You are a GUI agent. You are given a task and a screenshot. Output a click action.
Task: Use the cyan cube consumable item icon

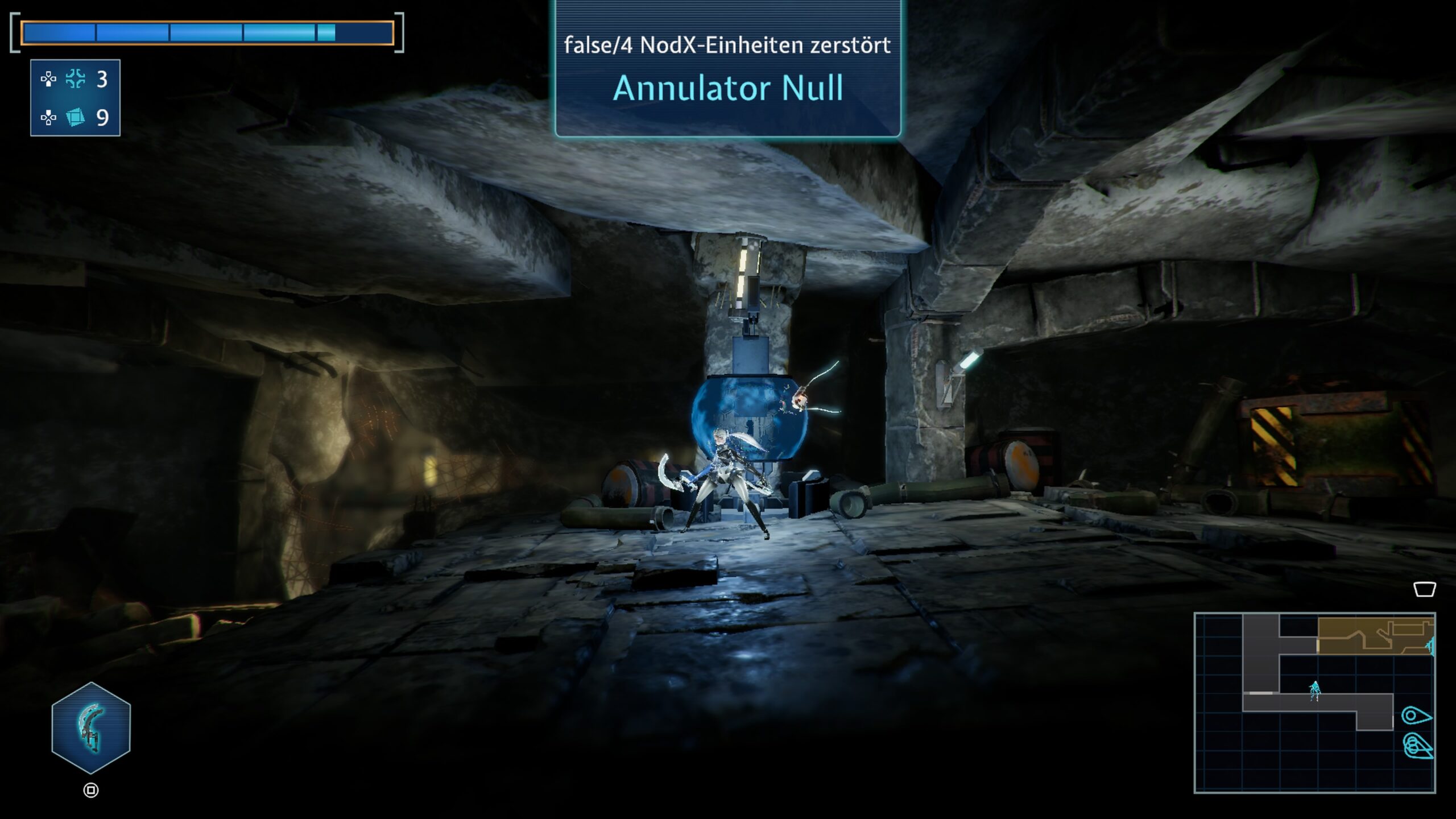click(x=75, y=117)
